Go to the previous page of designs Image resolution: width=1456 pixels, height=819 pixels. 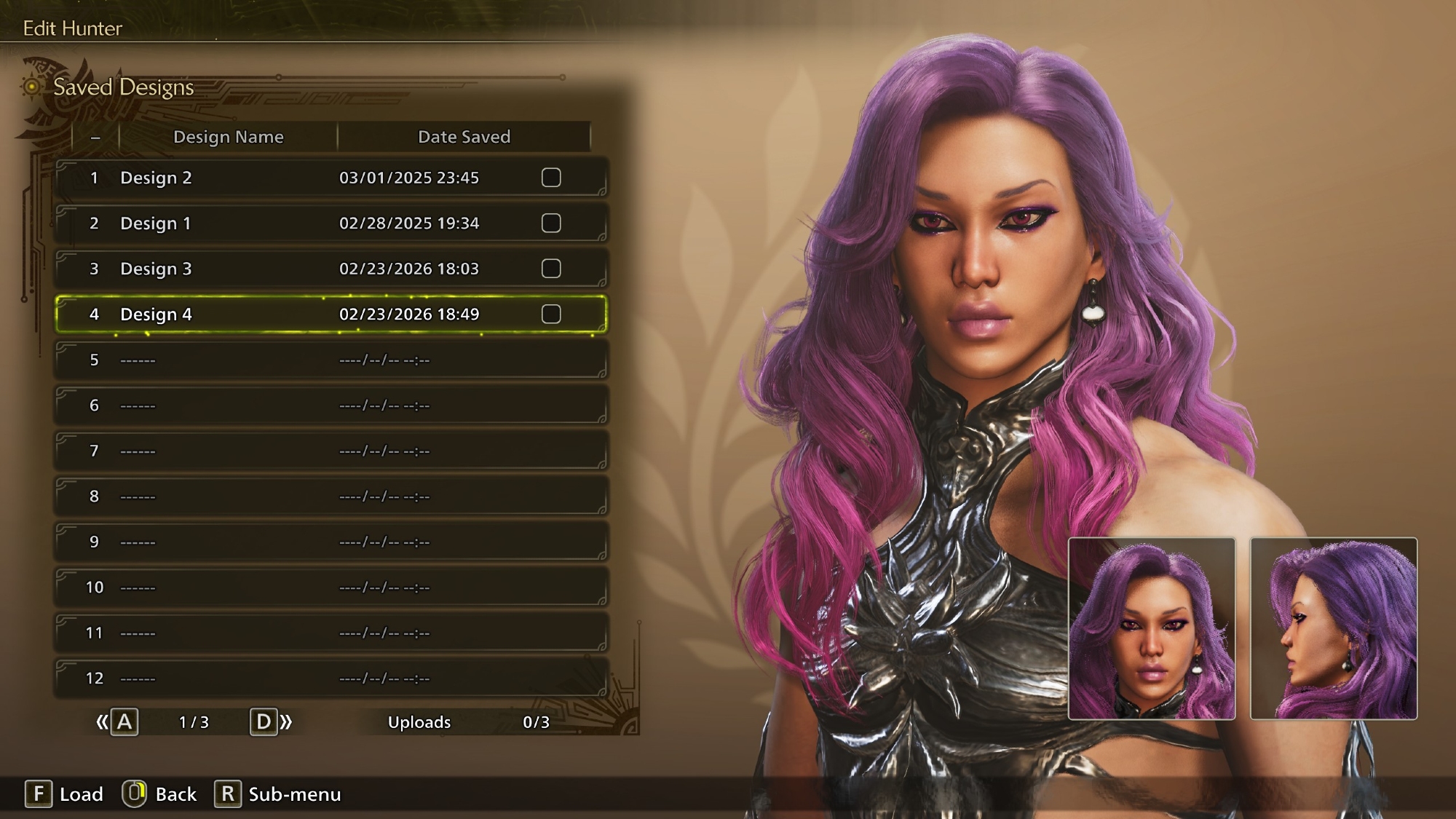pyautogui.click(x=118, y=722)
